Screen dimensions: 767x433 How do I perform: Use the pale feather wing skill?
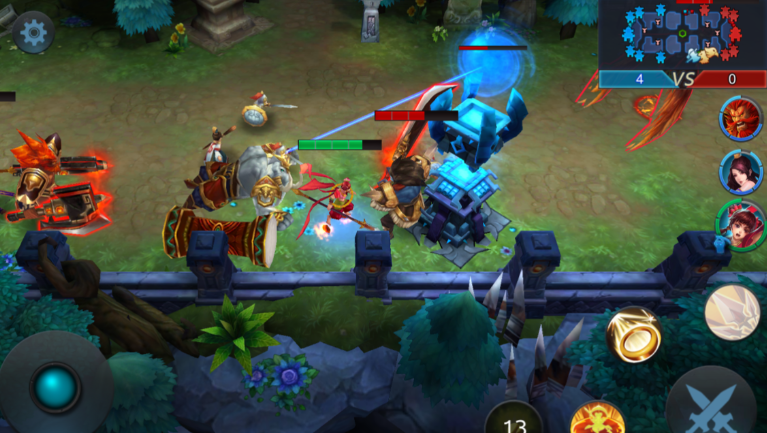tap(732, 312)
